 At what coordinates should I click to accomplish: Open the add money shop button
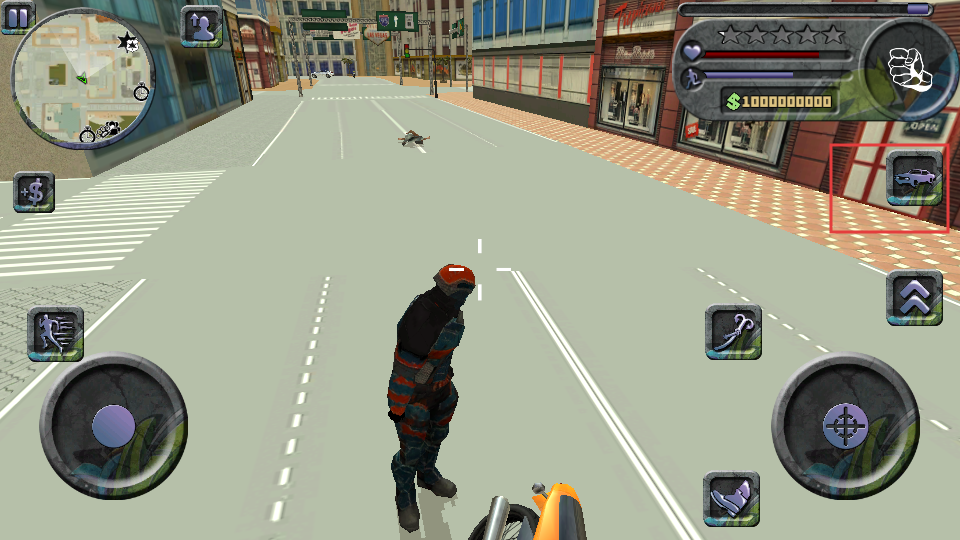[x=34, y=192]
